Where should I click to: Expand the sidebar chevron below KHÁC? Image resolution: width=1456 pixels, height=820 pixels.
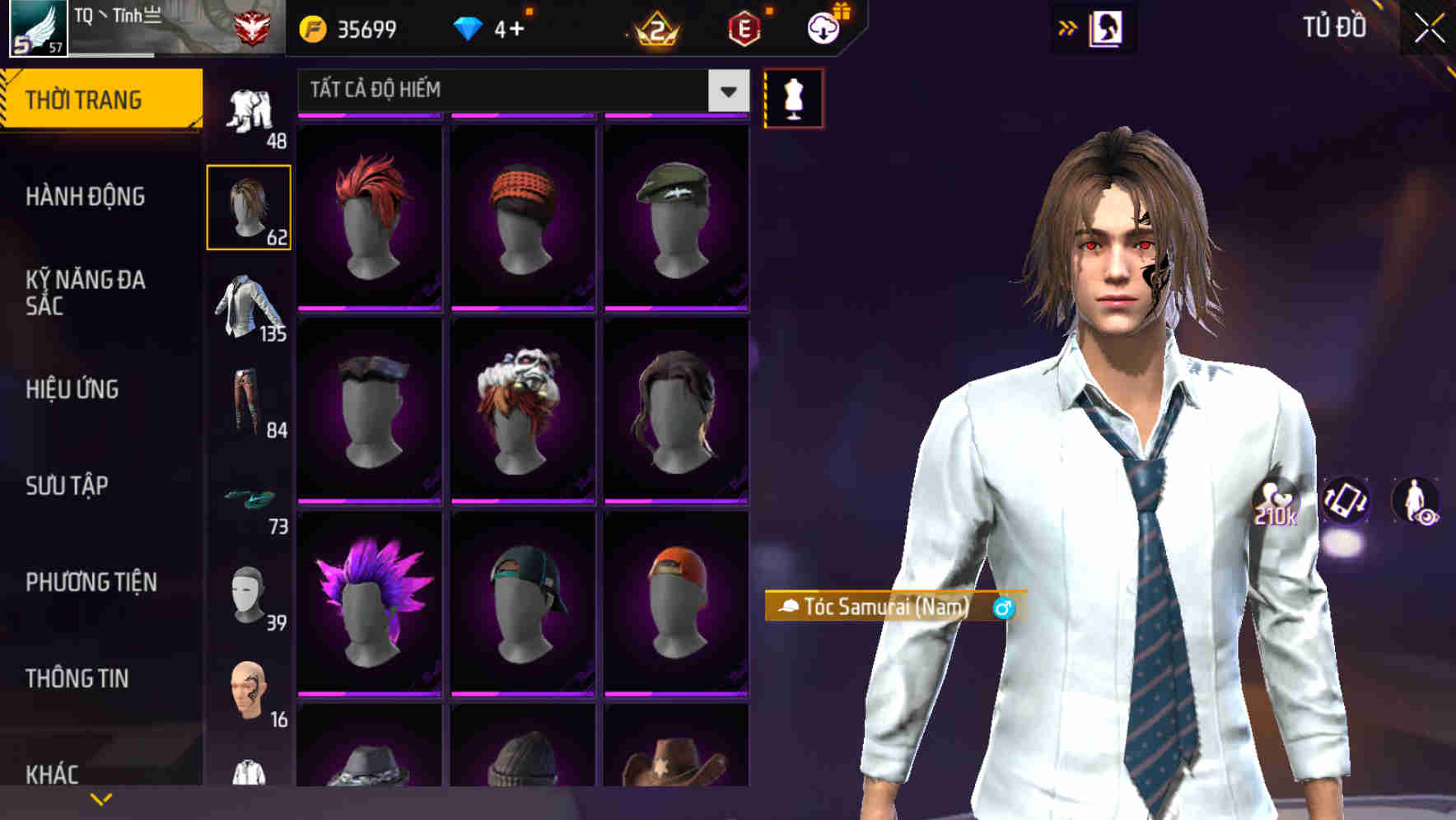[x=100, y=799]
